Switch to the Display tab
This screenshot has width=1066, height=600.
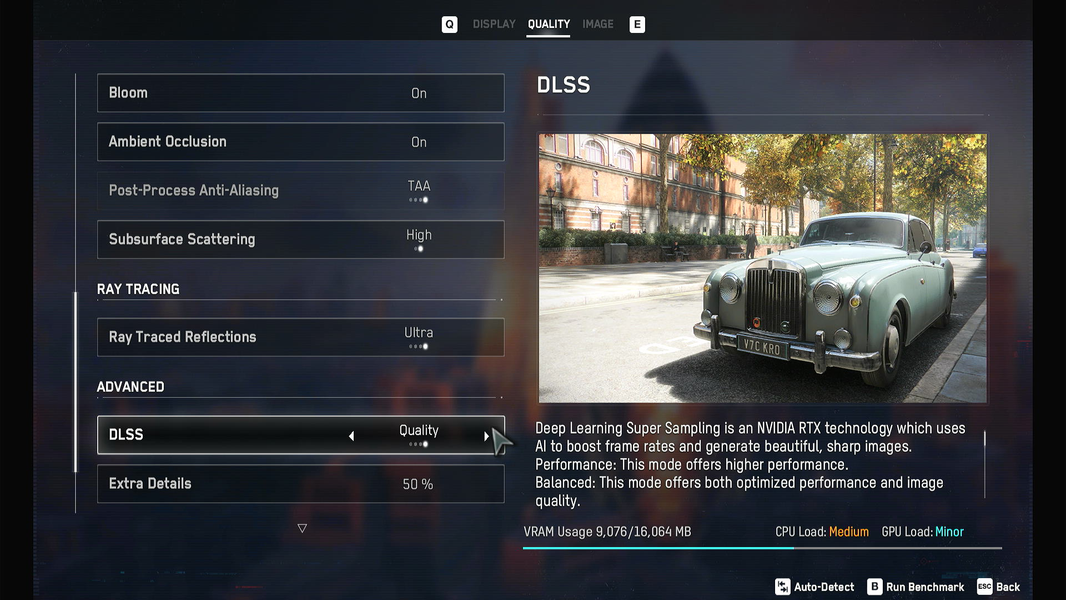[494, 24]
